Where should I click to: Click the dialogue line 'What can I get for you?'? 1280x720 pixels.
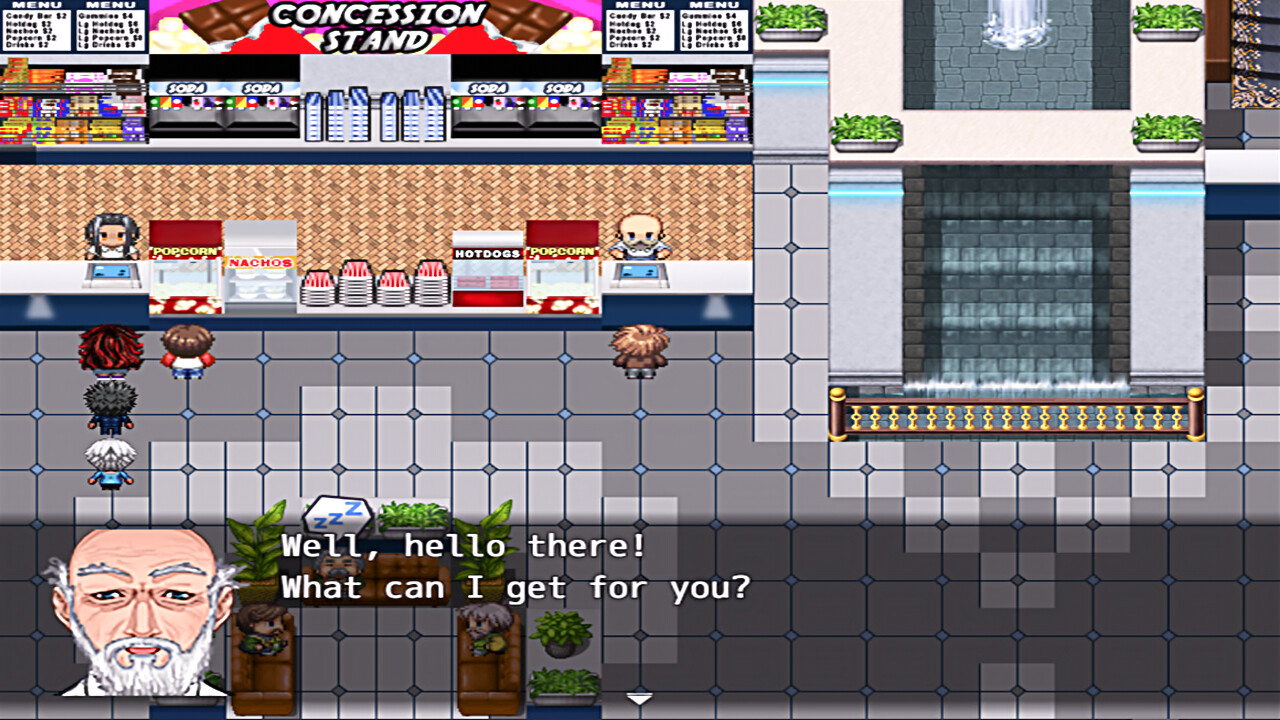tap(520, 588)
